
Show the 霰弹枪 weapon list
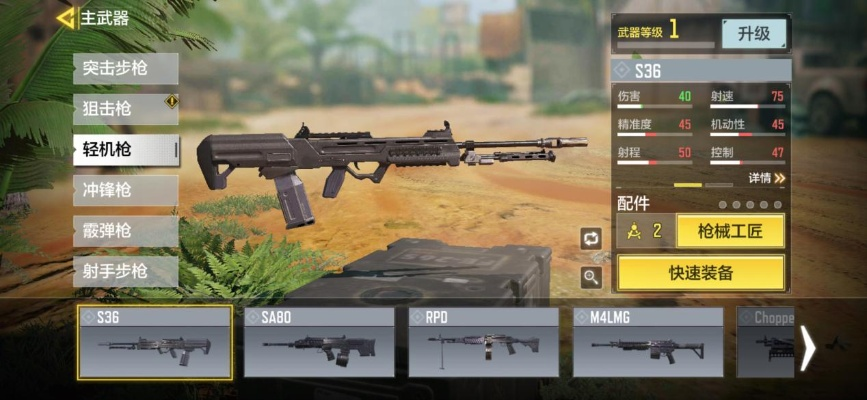[126, 231]
